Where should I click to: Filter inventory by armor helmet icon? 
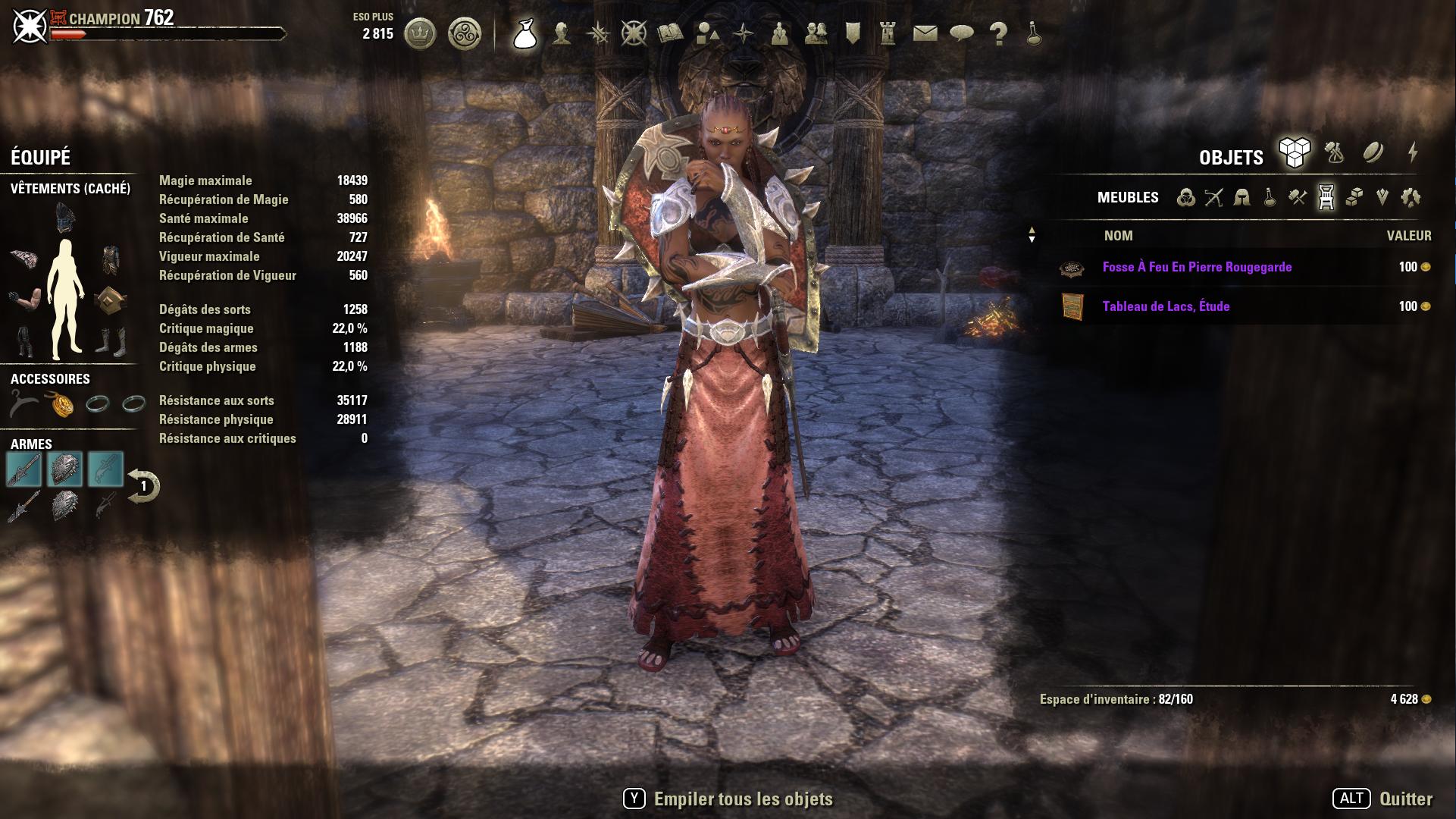click(x=1242, y=198)
